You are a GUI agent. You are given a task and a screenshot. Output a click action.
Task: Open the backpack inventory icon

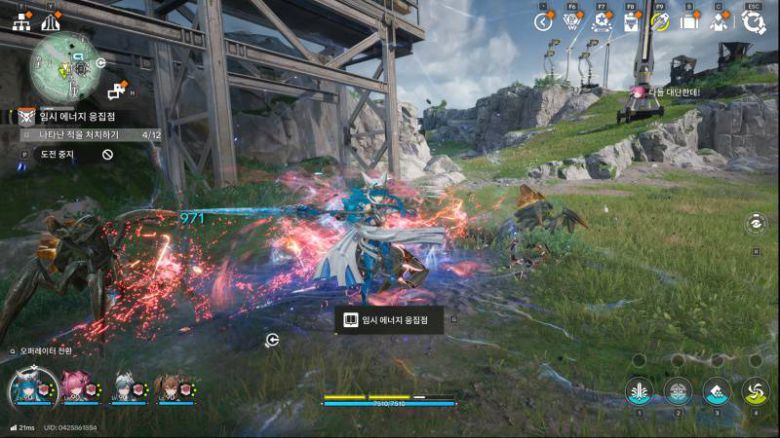pos(689,22)
